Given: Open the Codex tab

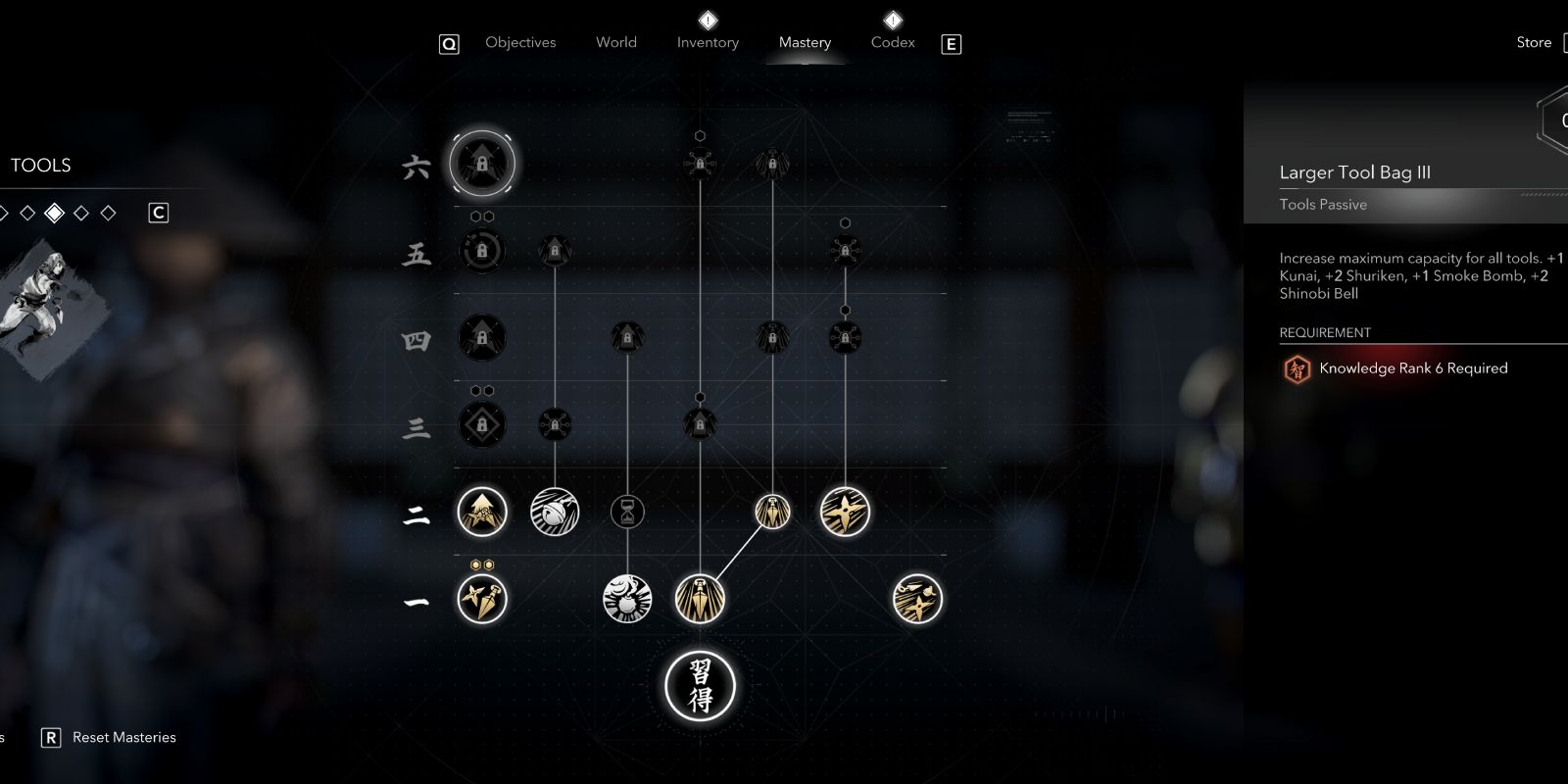Looking at the screenshot, I should [x=893, y=43].
